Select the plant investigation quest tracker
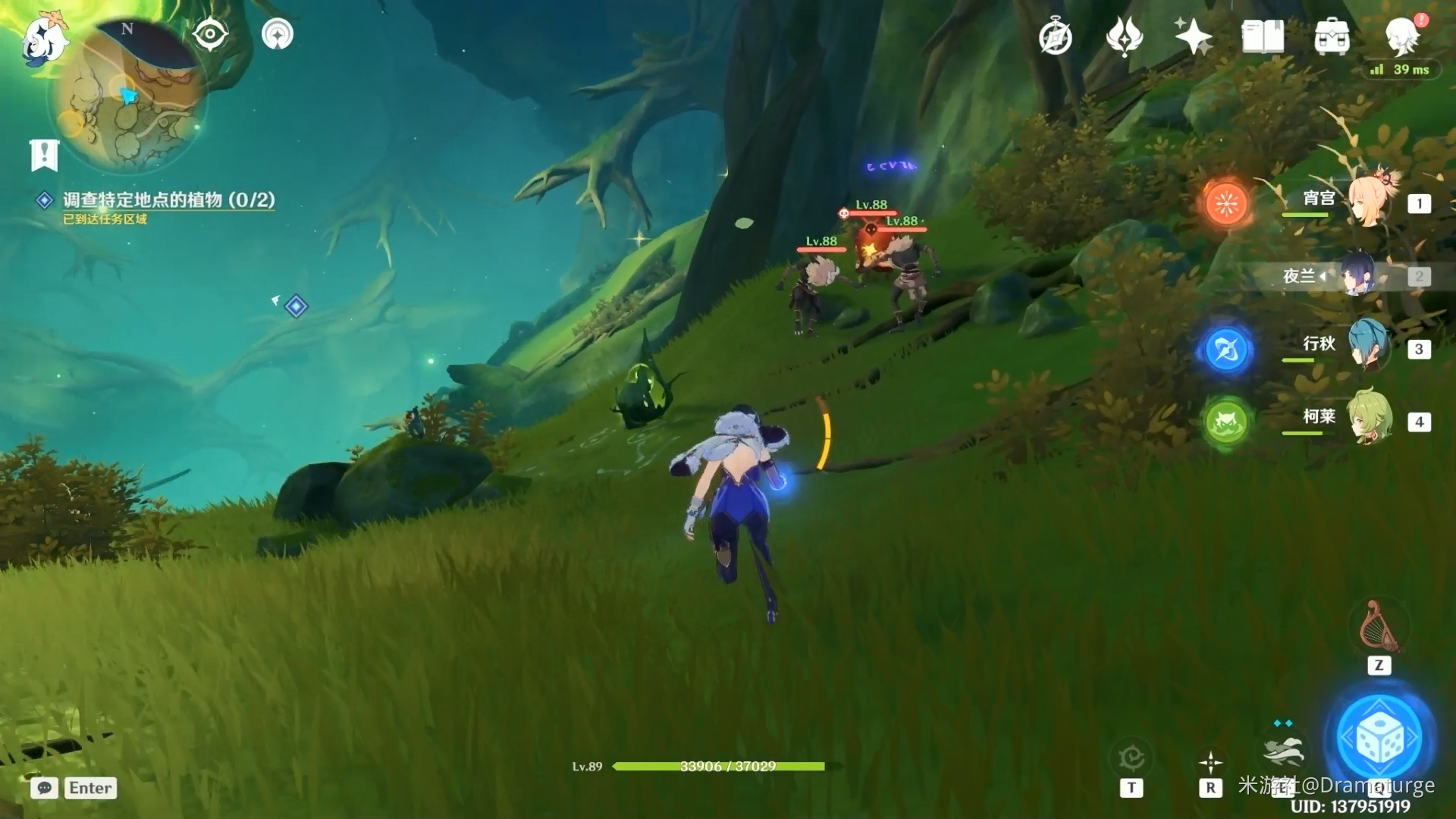Screen dimensions: 1456x819 click(x=168, y=199)
